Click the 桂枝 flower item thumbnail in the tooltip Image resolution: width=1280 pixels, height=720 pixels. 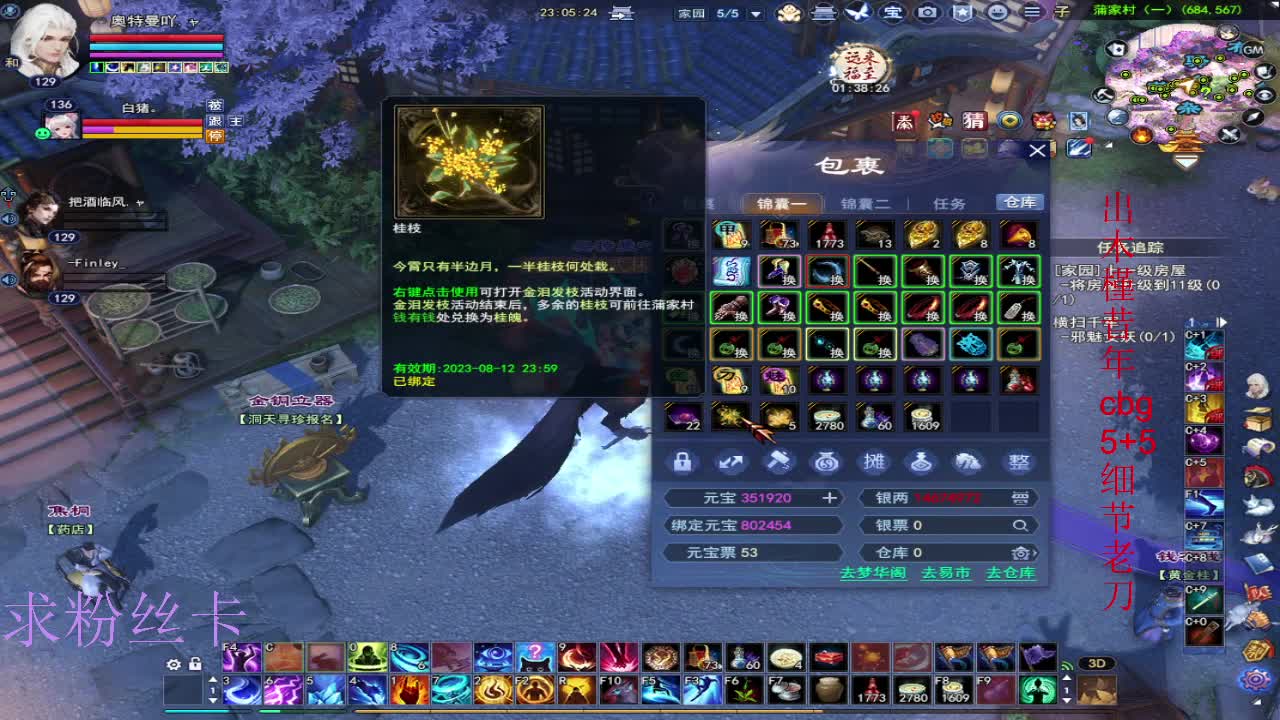pos(469,159)
